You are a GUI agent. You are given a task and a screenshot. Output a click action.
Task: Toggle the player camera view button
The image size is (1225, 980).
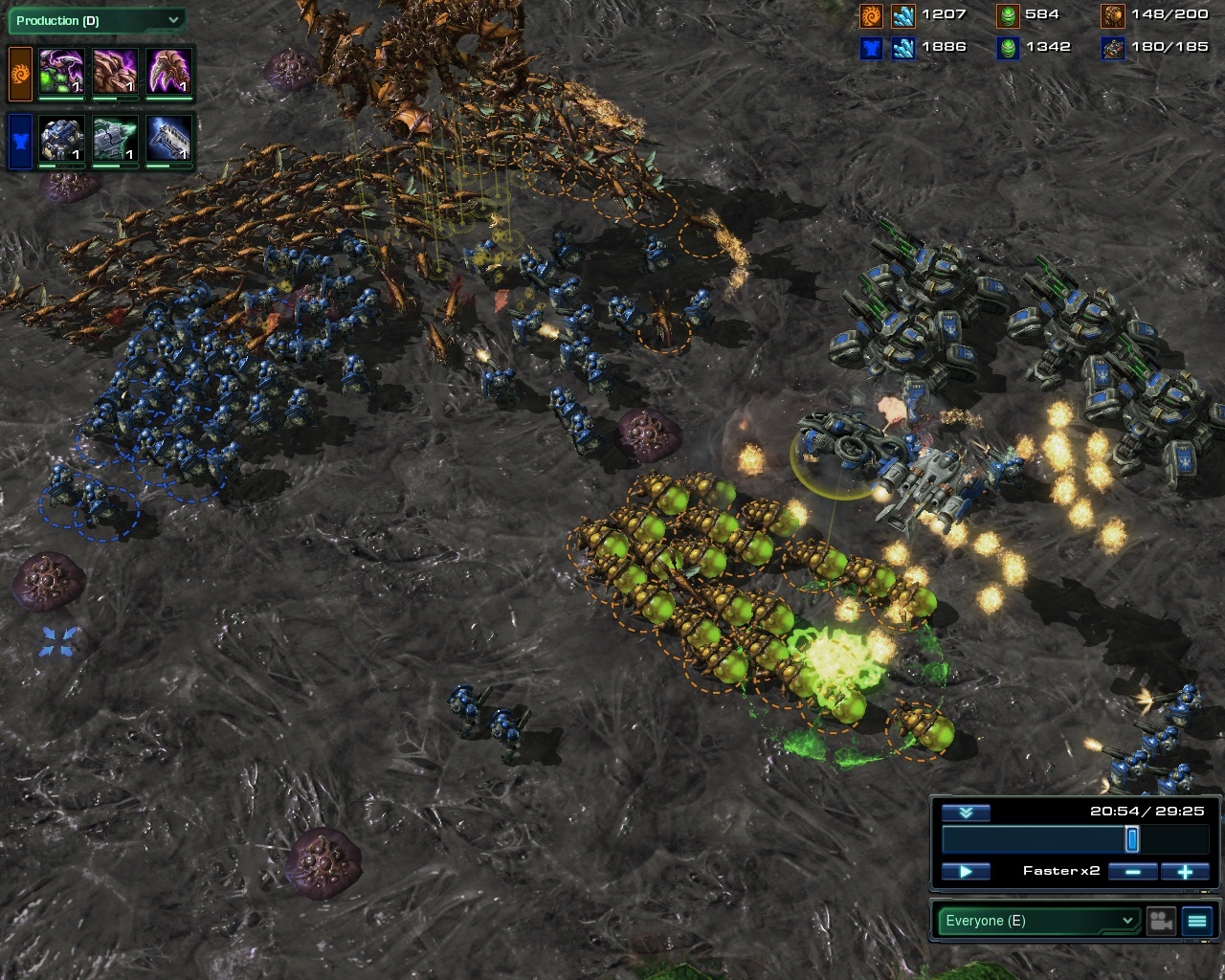(x=1161, y=921)
